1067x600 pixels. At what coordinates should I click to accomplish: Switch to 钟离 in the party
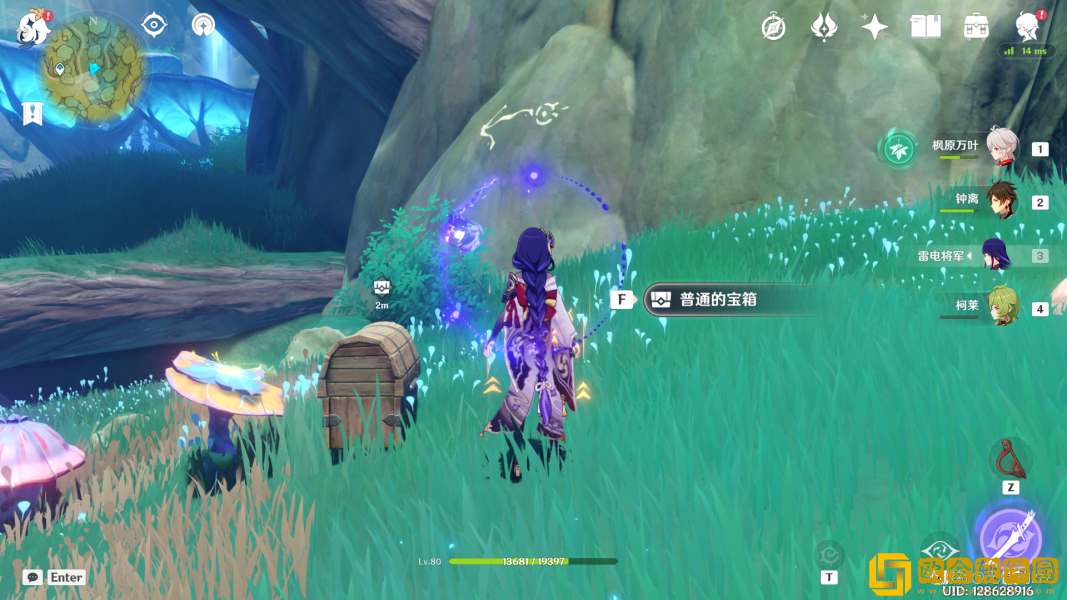click(1001, 201)
